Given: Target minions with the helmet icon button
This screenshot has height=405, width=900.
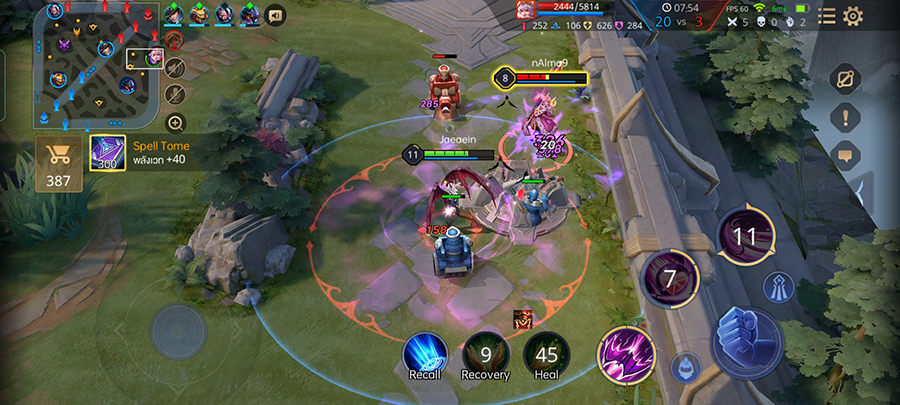Looking at the screenshot, I should (683, 366).
